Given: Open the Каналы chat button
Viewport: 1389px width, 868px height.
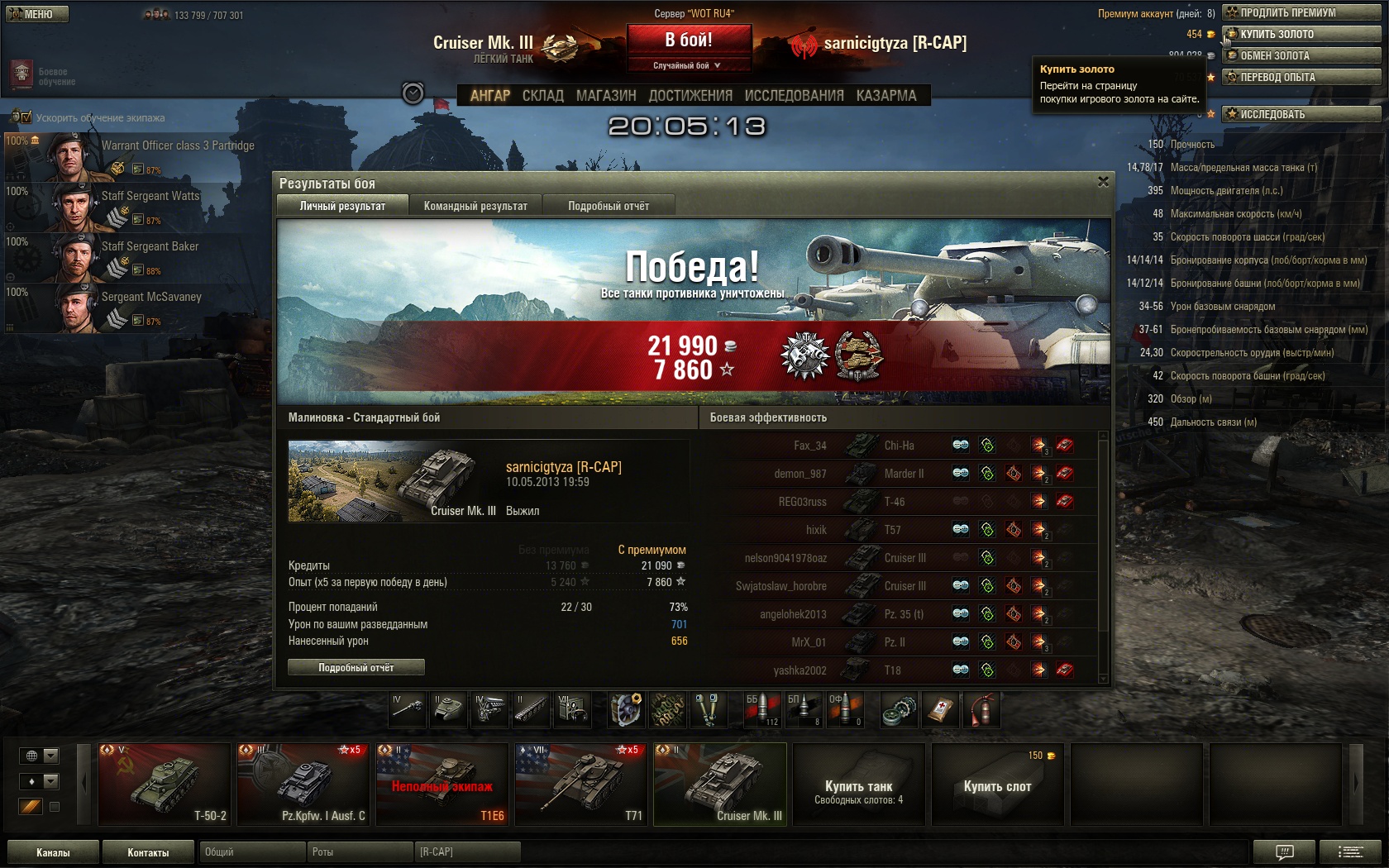Looking at the screenshot, I should click(53, 852).
